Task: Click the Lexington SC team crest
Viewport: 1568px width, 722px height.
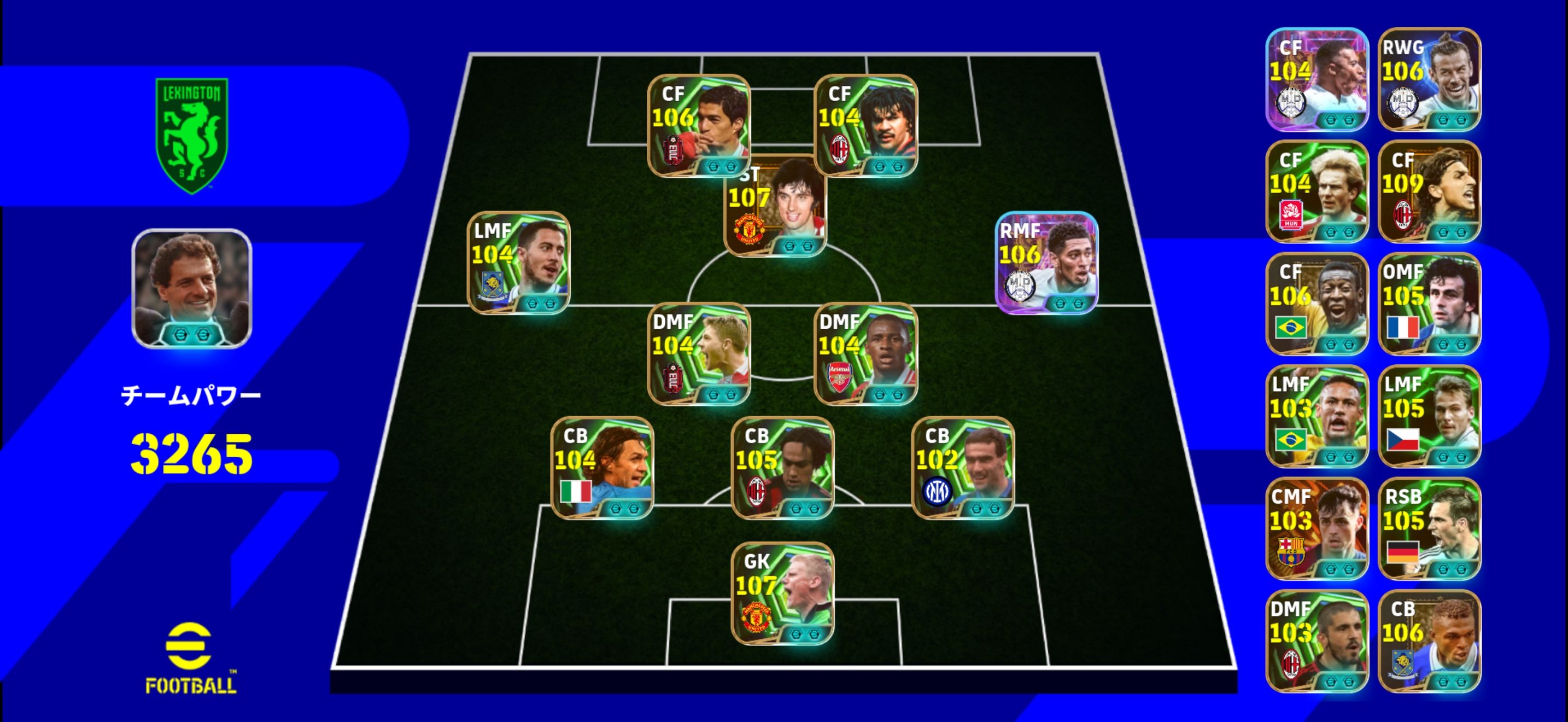Action: [192, 135]
